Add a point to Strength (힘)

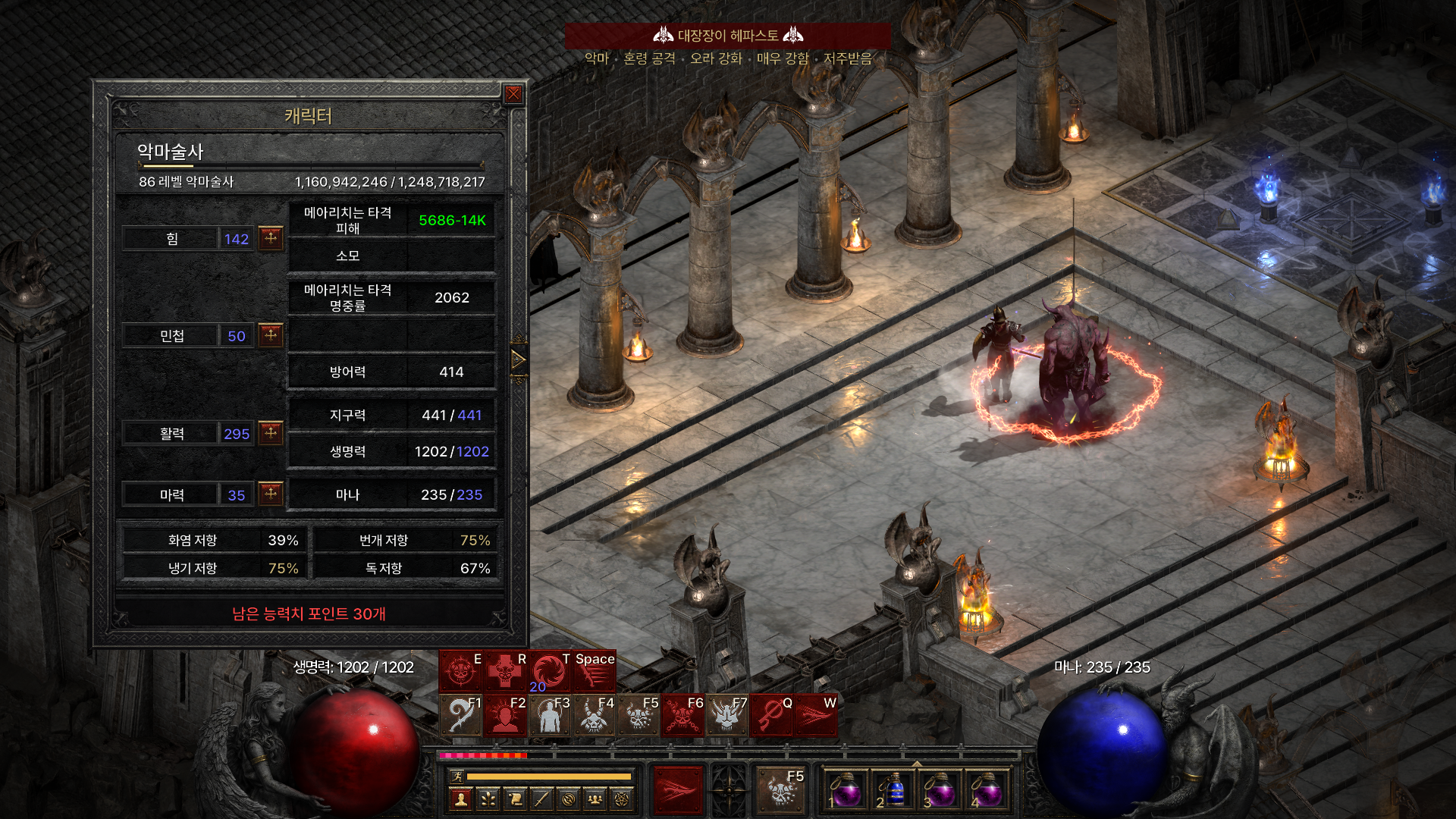tap(271, 238)
